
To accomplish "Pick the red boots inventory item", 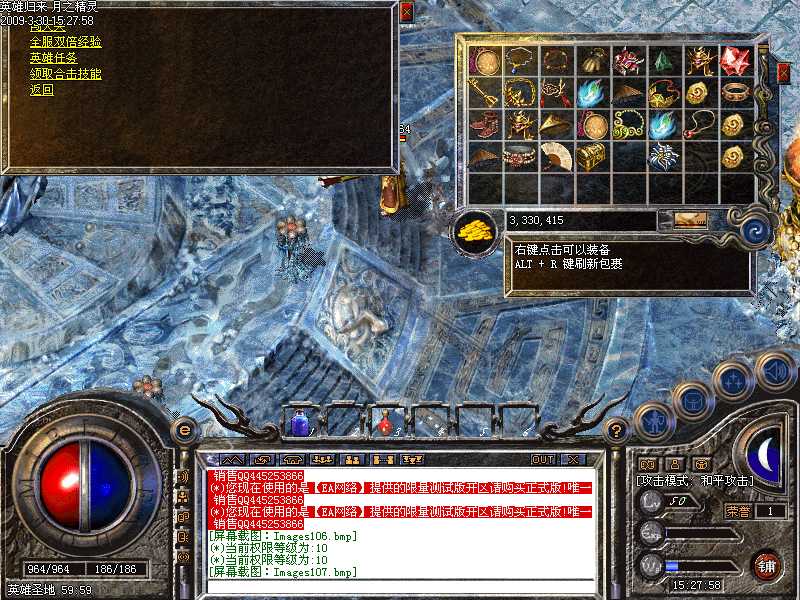I will click(484, 125).
